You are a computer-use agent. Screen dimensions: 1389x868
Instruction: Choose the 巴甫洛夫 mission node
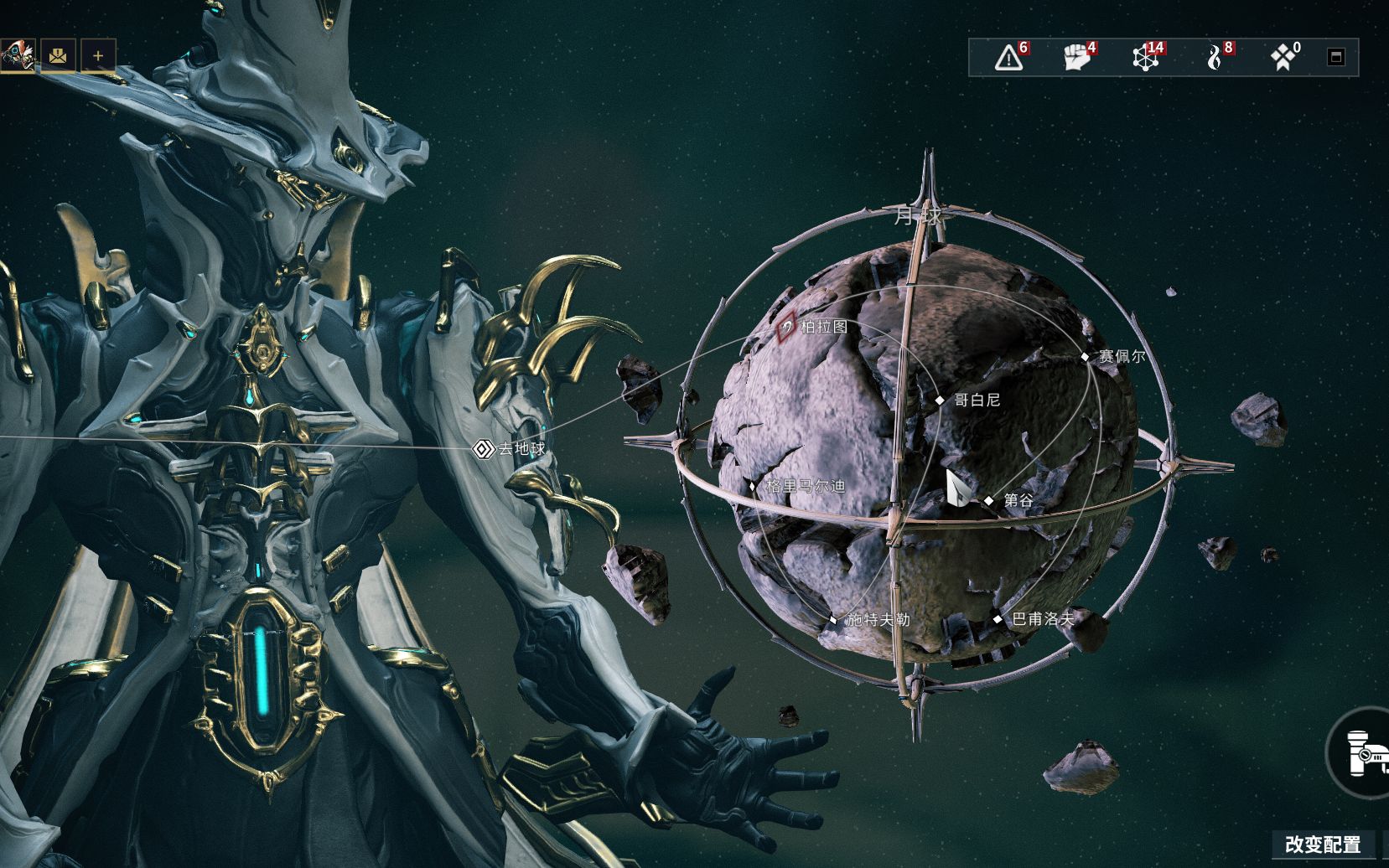coord(998,620)
